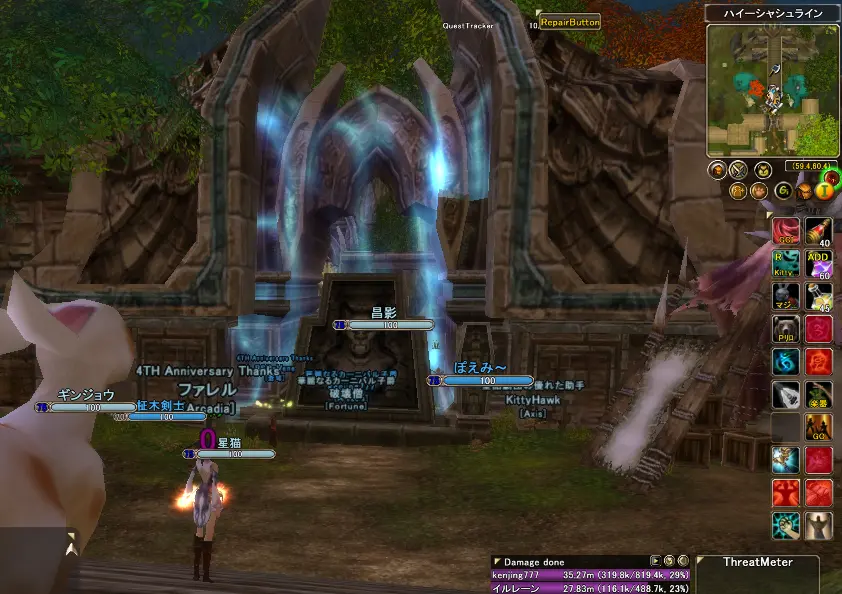Activate the "R Kitty" hotbar slot

tap(785, 265)
